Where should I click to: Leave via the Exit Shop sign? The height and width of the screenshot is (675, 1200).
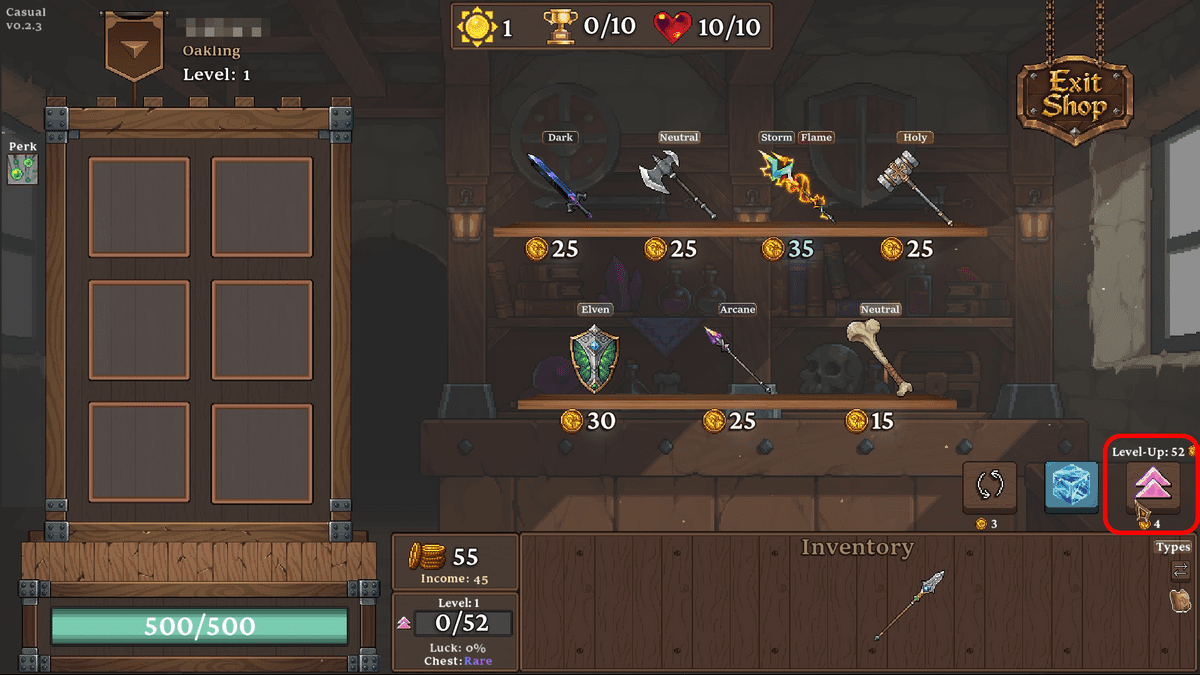click(x=1075, y=95)
